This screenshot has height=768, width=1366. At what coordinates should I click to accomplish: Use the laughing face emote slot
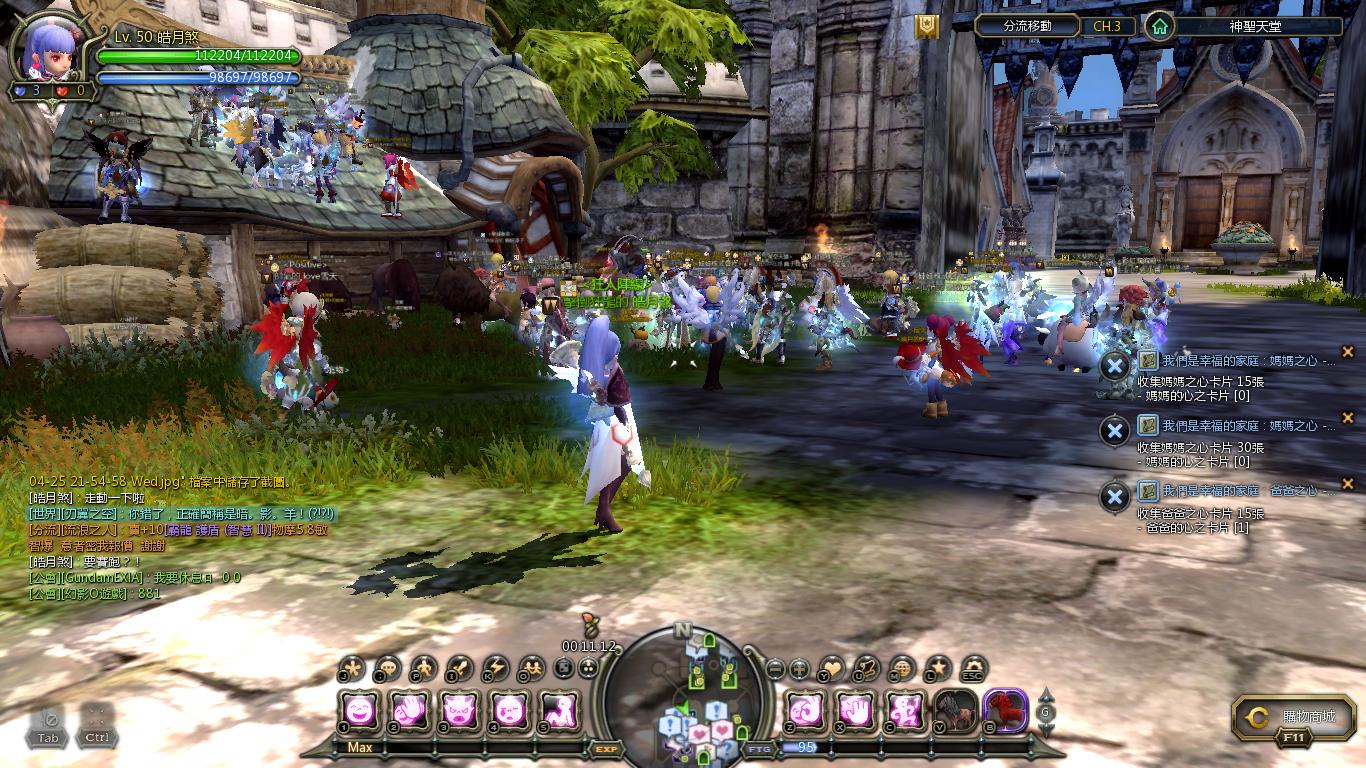click(361, 710)
